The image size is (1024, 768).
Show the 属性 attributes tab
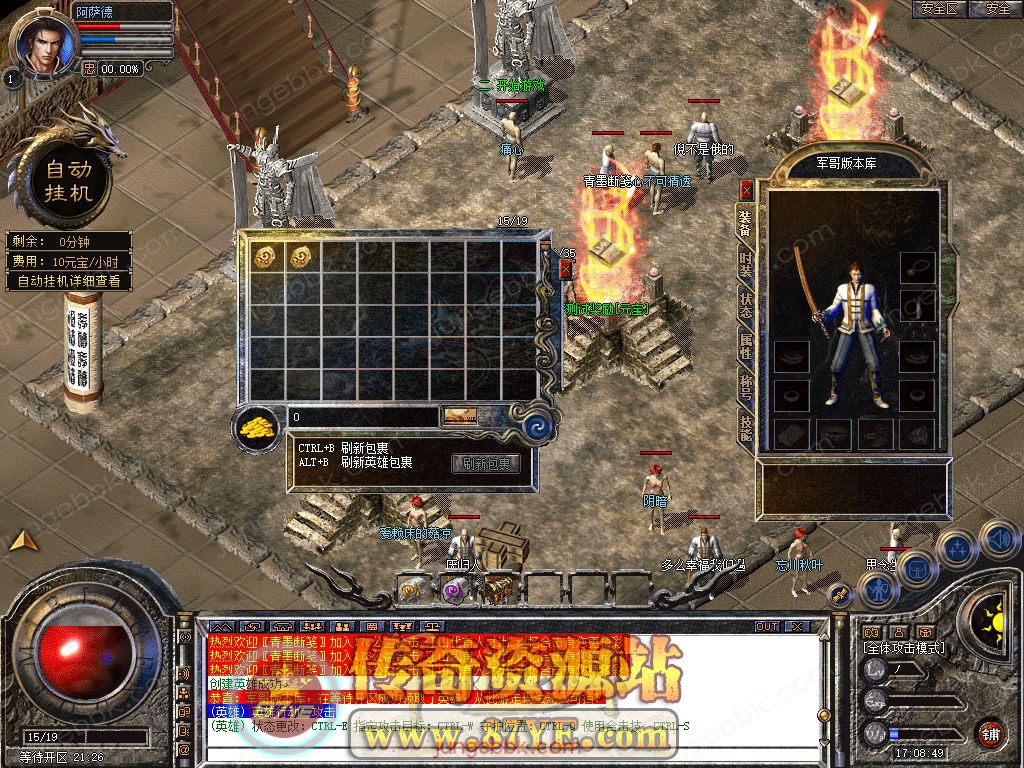click(x=746, y=346)
